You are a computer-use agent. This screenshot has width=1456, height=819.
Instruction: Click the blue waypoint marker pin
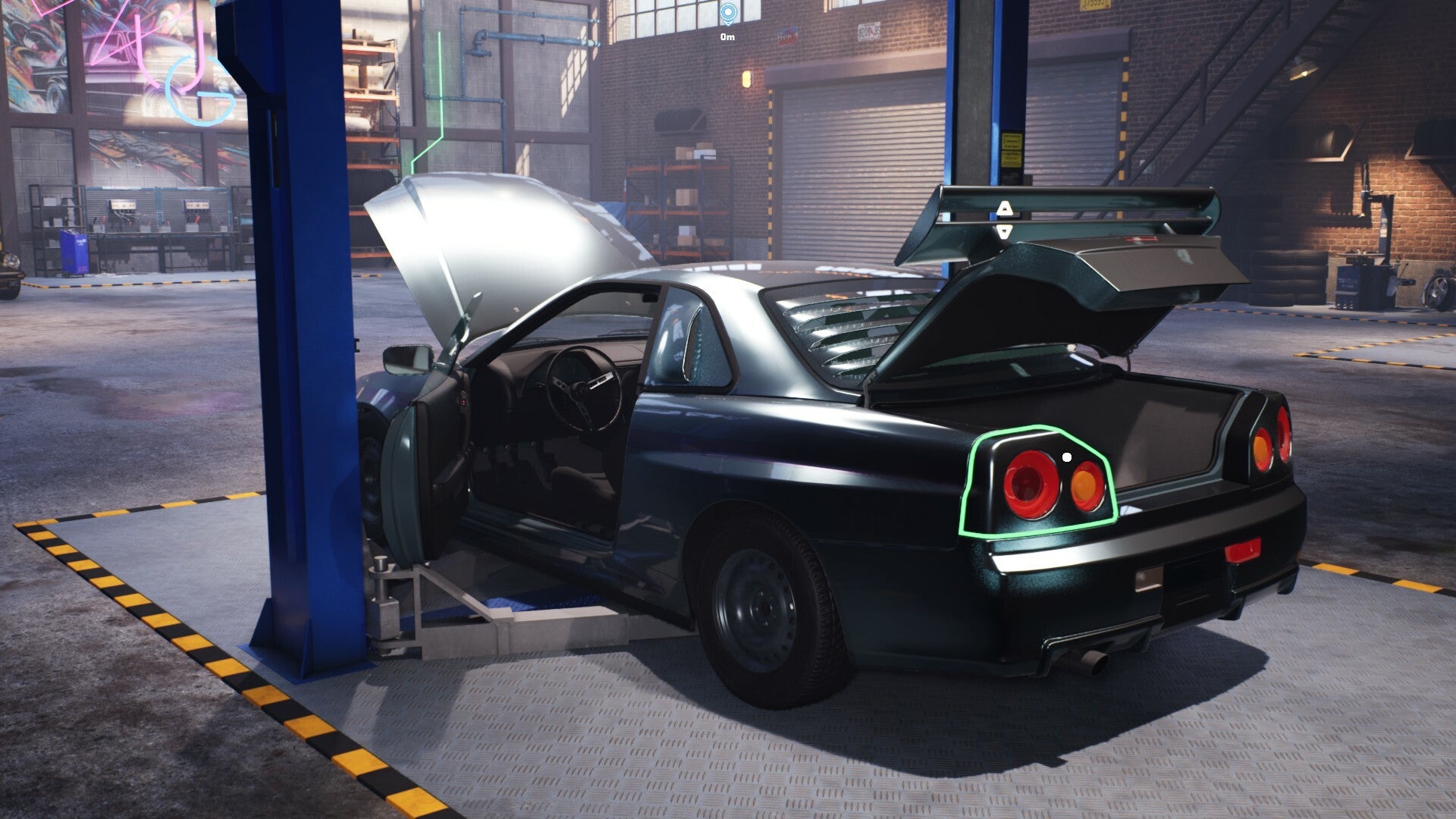tap(728, 13)
